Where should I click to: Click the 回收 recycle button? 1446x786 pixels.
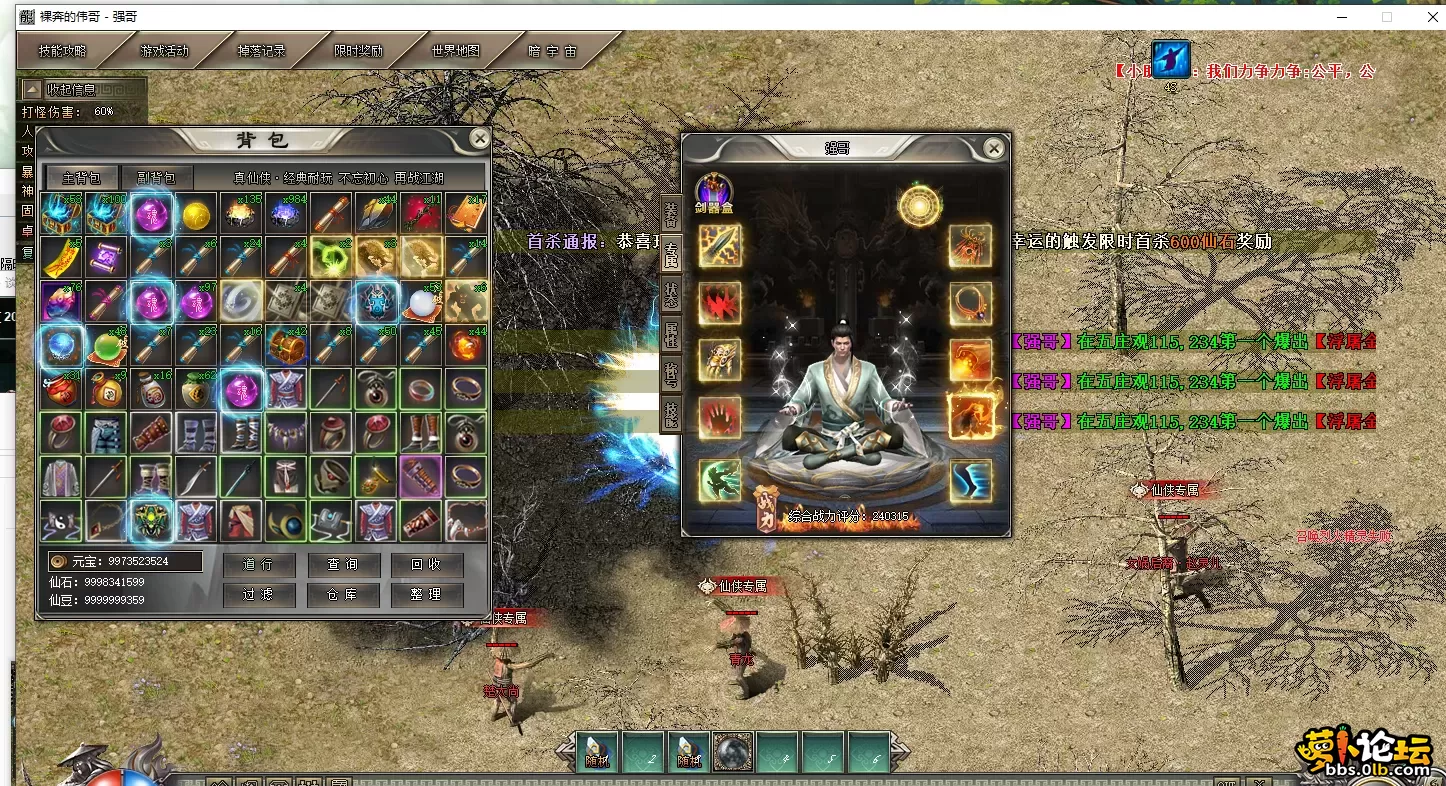pyautogui.click(x=426, y=564)
